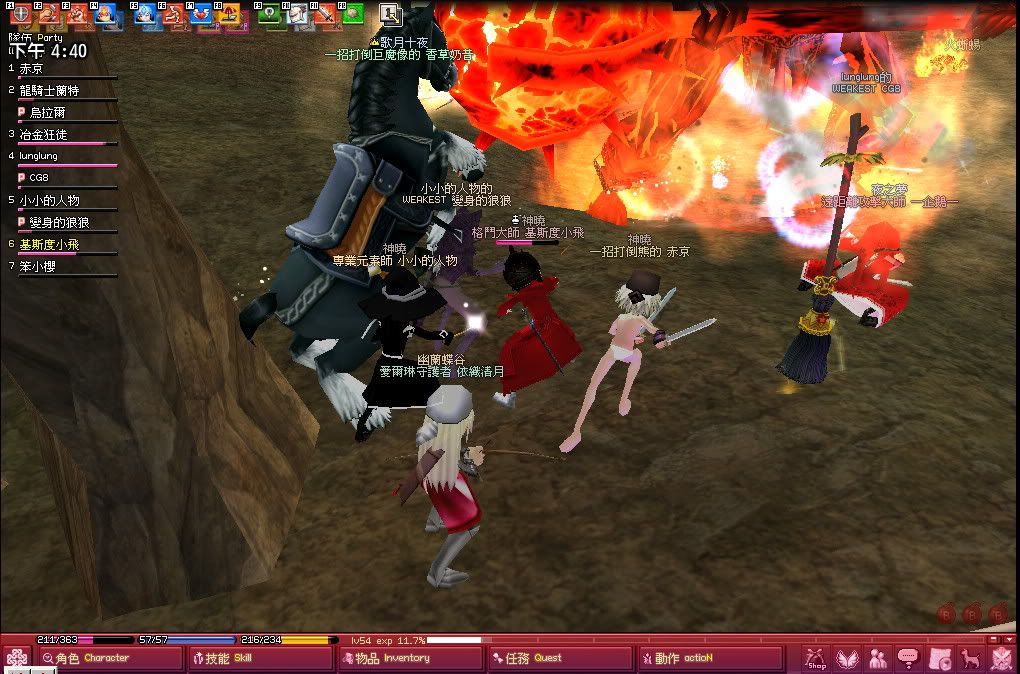Open the Shop from the bottom bar

(x=817, y=658)
